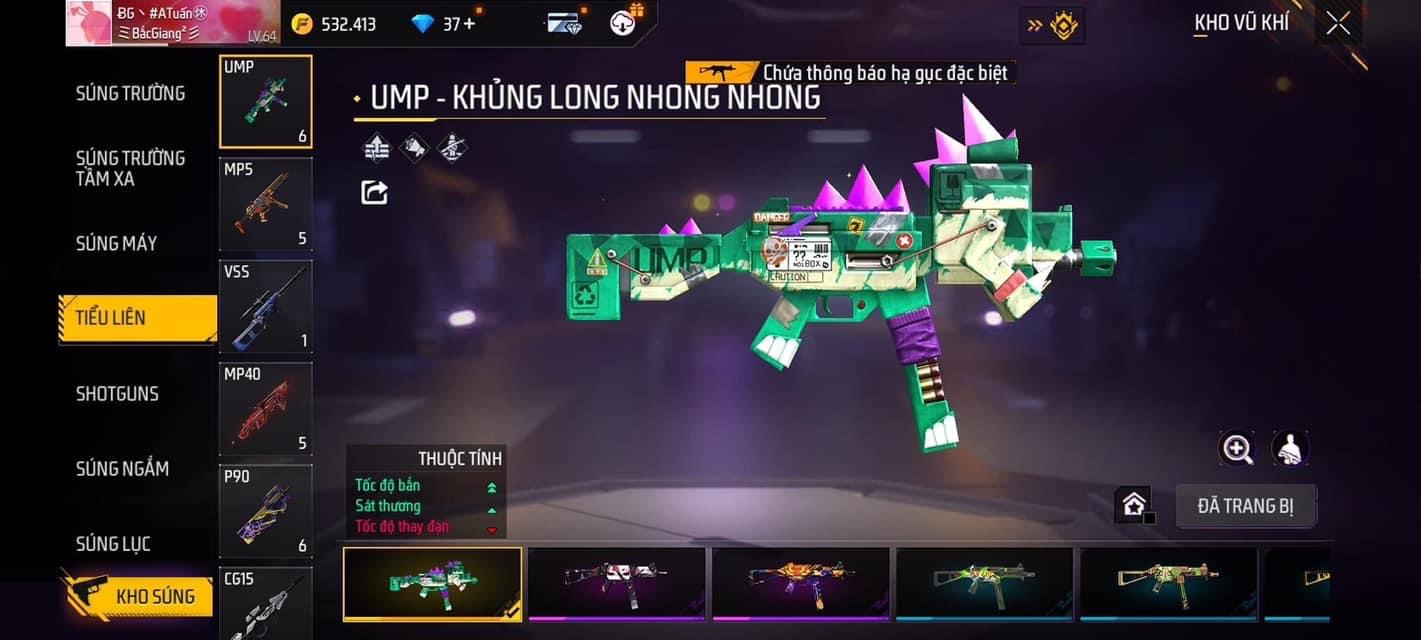Switch to the Súng Trường category
The width and height of the screenshot is (1421, 640).
tap(130, 94)
